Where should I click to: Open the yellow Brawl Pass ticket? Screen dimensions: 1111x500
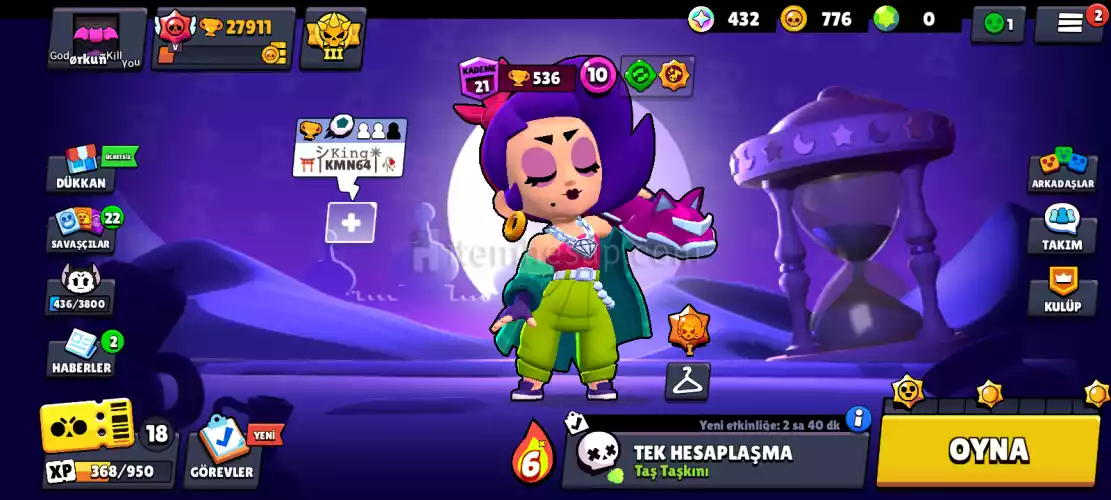(x=87, y=426)
